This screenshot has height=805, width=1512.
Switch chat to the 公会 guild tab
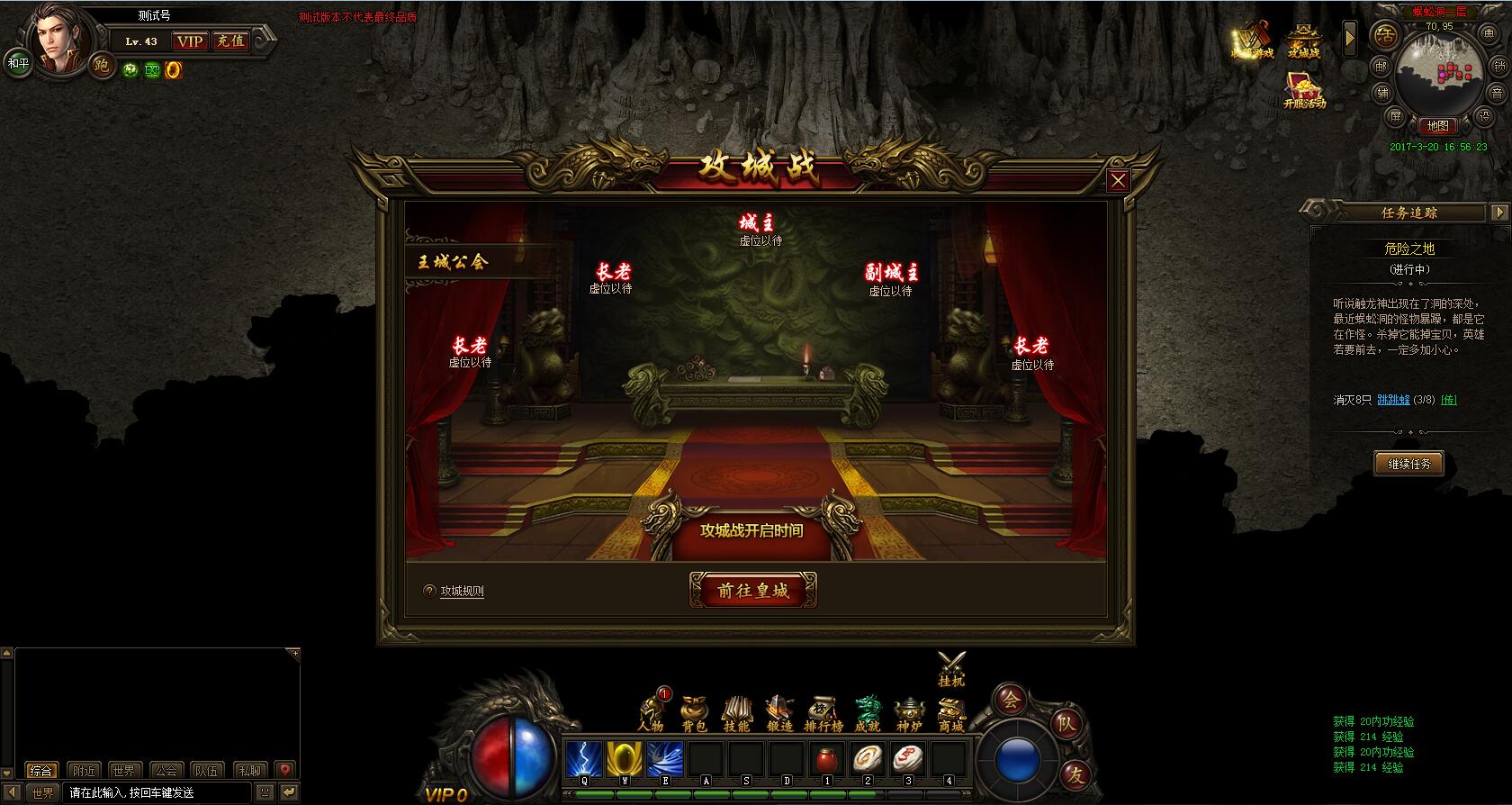point(166,771)
